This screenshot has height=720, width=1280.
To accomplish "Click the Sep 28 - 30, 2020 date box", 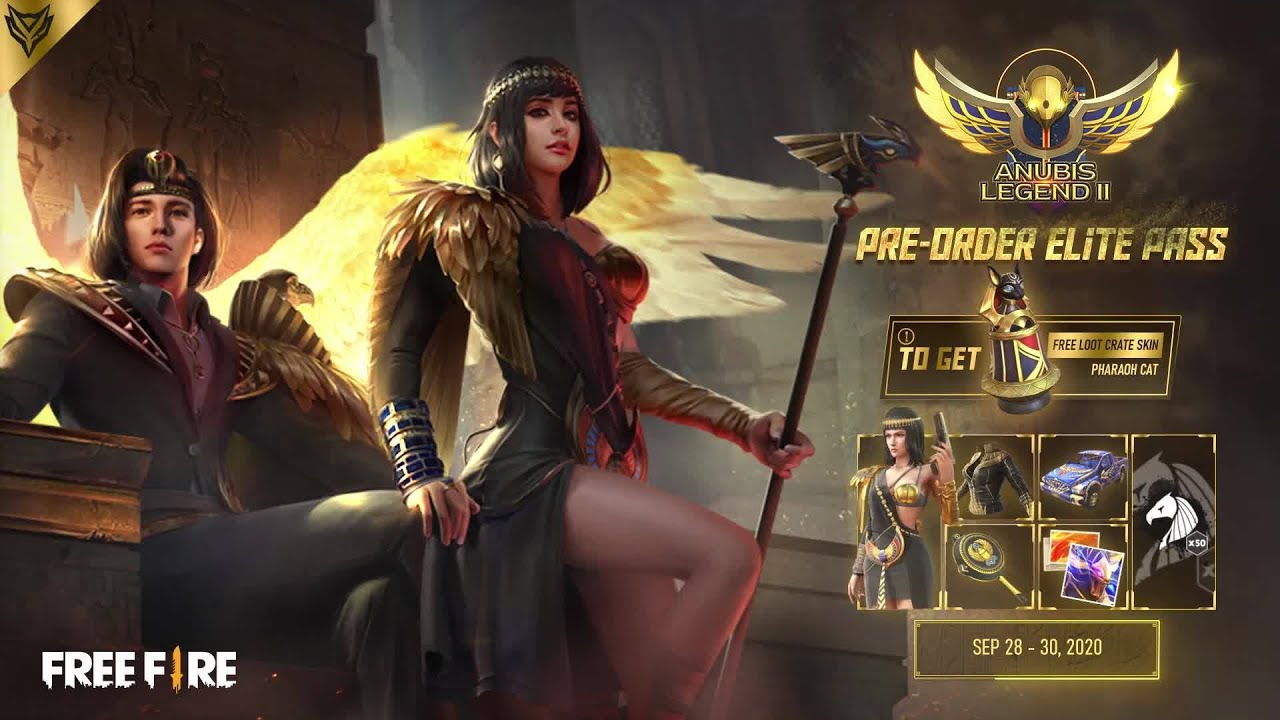I will click(1036, 647).
